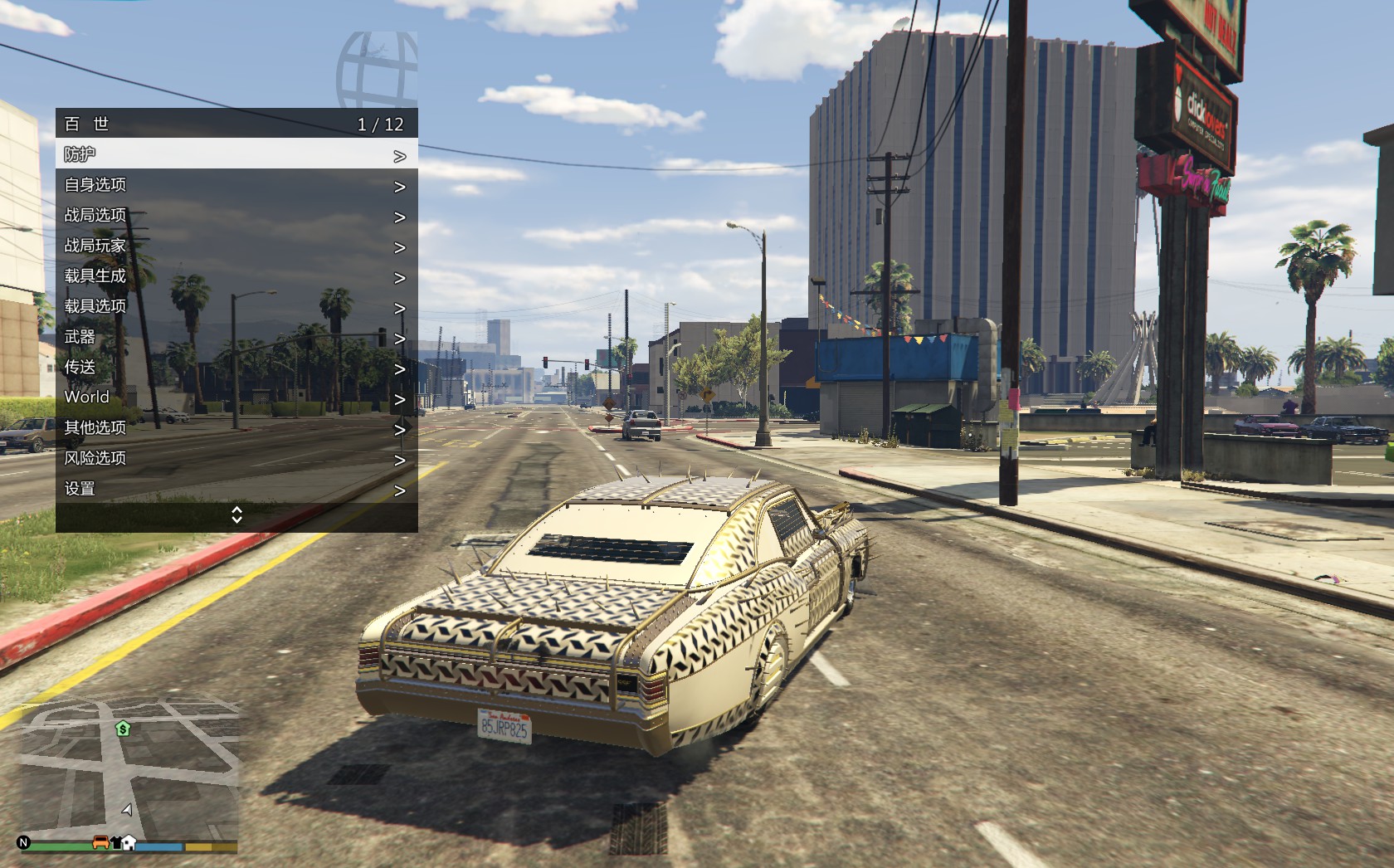Image resolution: width=1394 pixels, height=868 pixels.
Task: Click the green health bar on the HUD
Action: point(58,844)
